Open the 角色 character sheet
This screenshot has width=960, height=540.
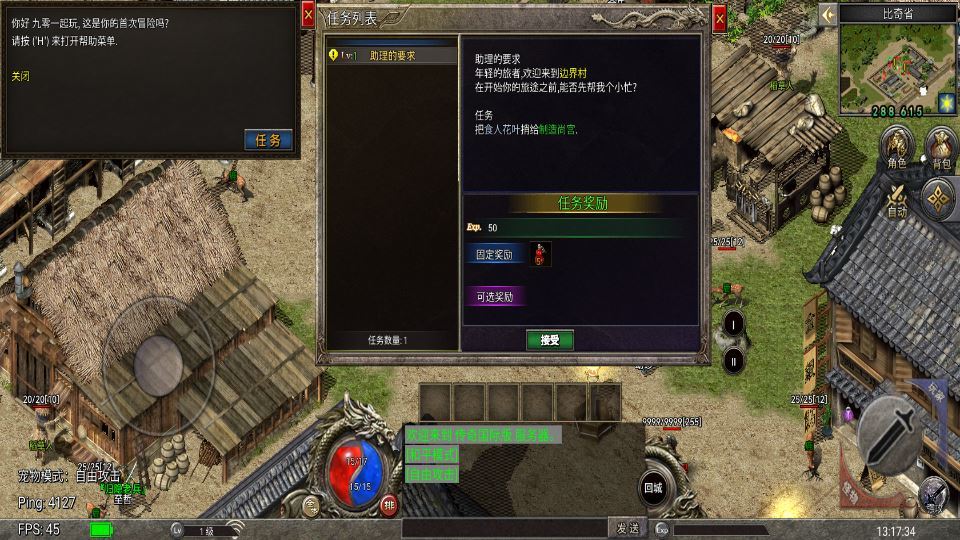tap(897, 147)
